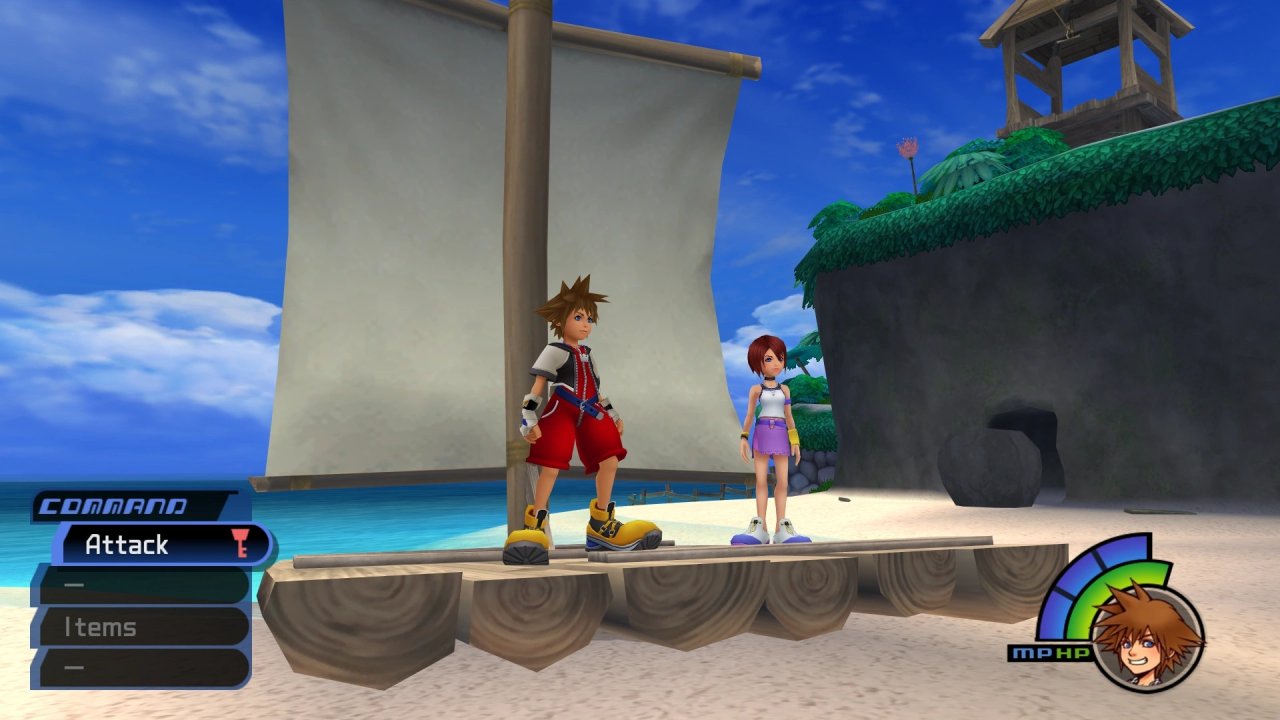Open the Items command
This screenshot has width=1280, height=720.
(x=140, y=627)
